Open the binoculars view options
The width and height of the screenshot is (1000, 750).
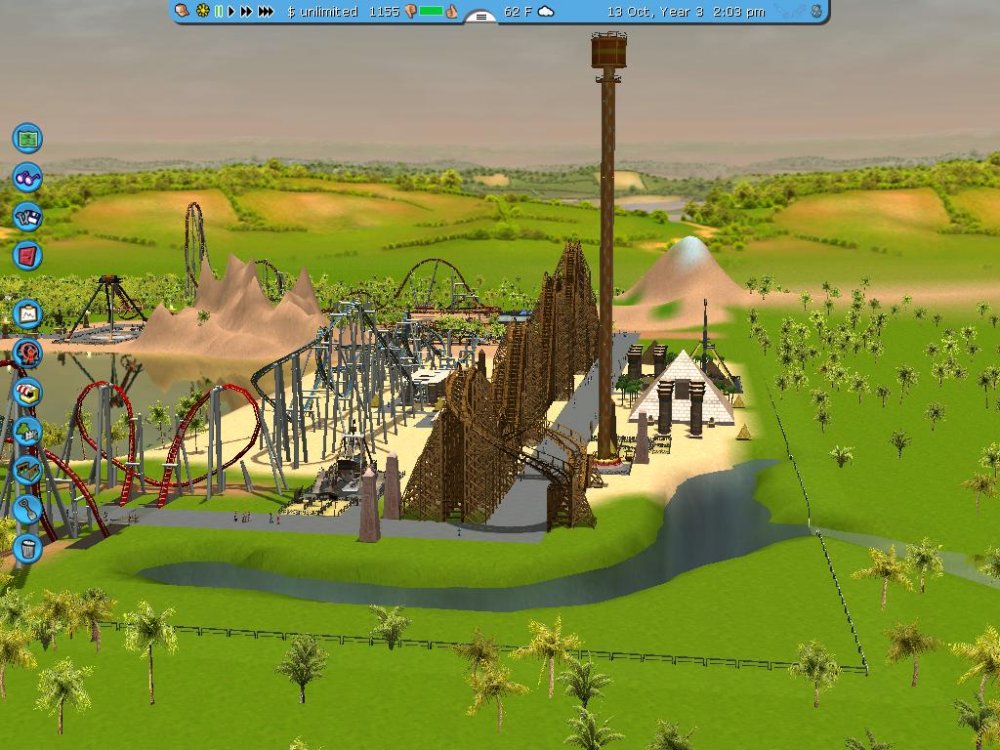point(27,177)
